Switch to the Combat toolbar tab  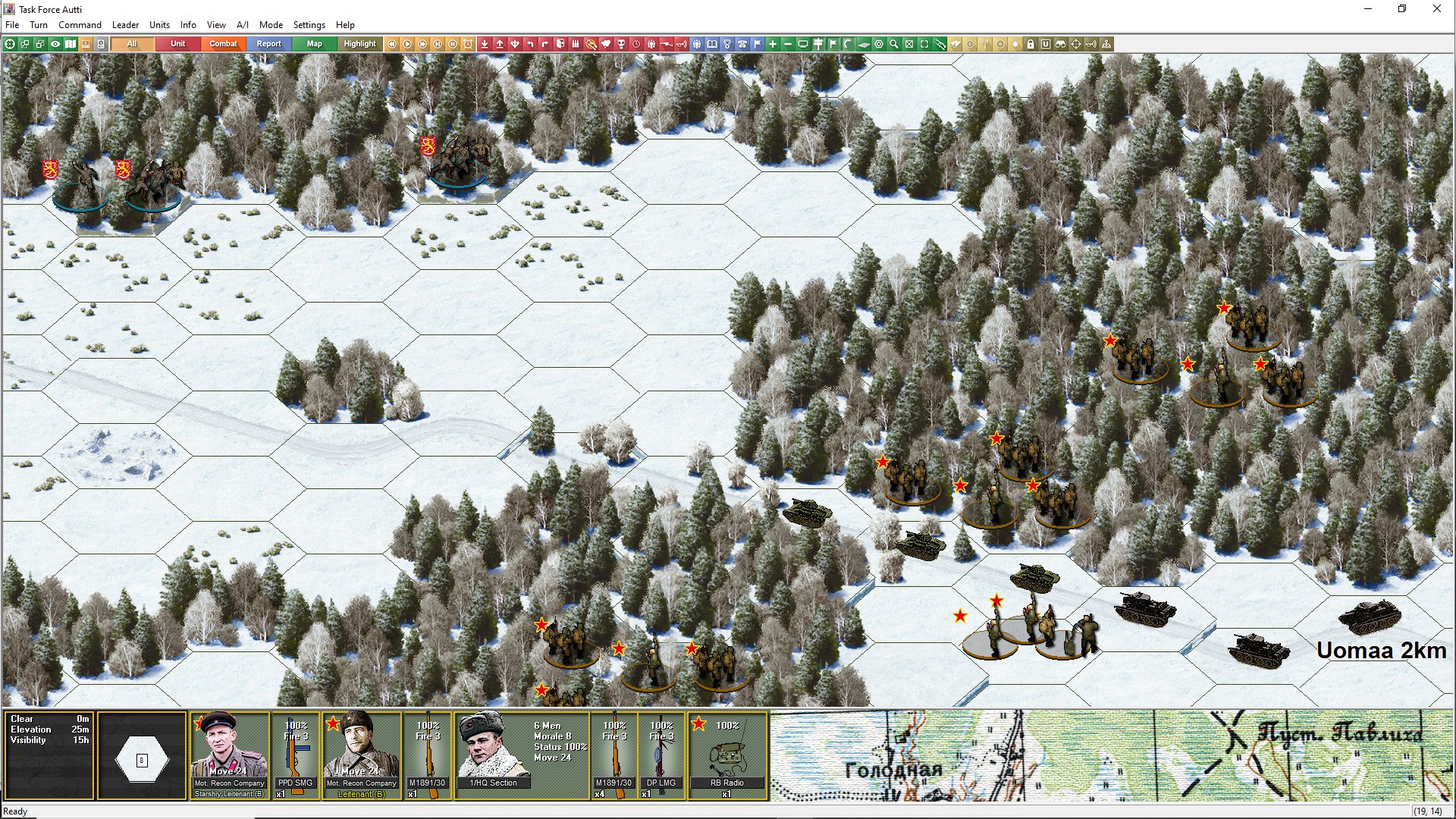pyautogui.click(x=223, y=44)
